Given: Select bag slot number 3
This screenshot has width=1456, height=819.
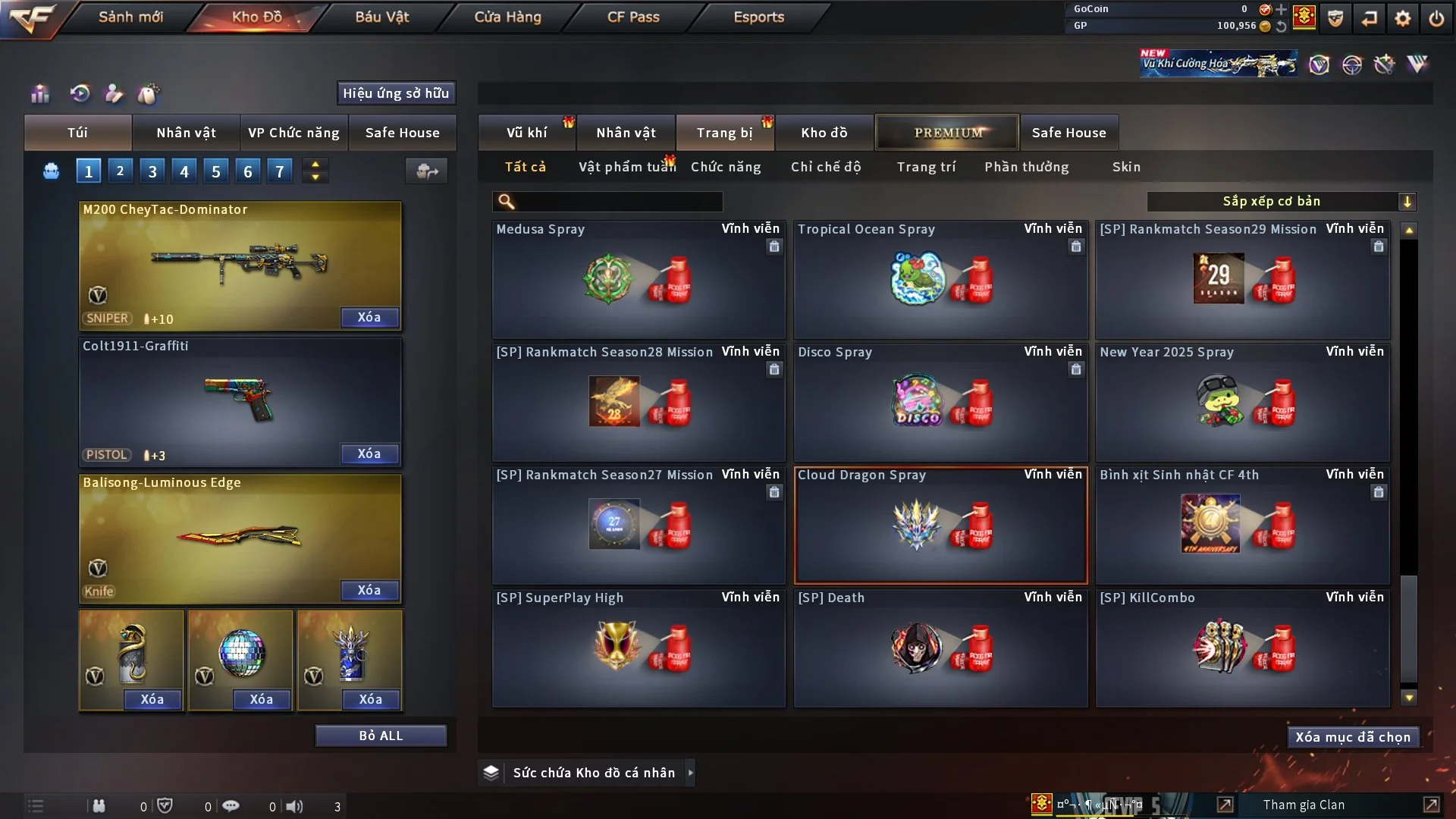Looking at the screenshot, I should [x=152, y=171].
